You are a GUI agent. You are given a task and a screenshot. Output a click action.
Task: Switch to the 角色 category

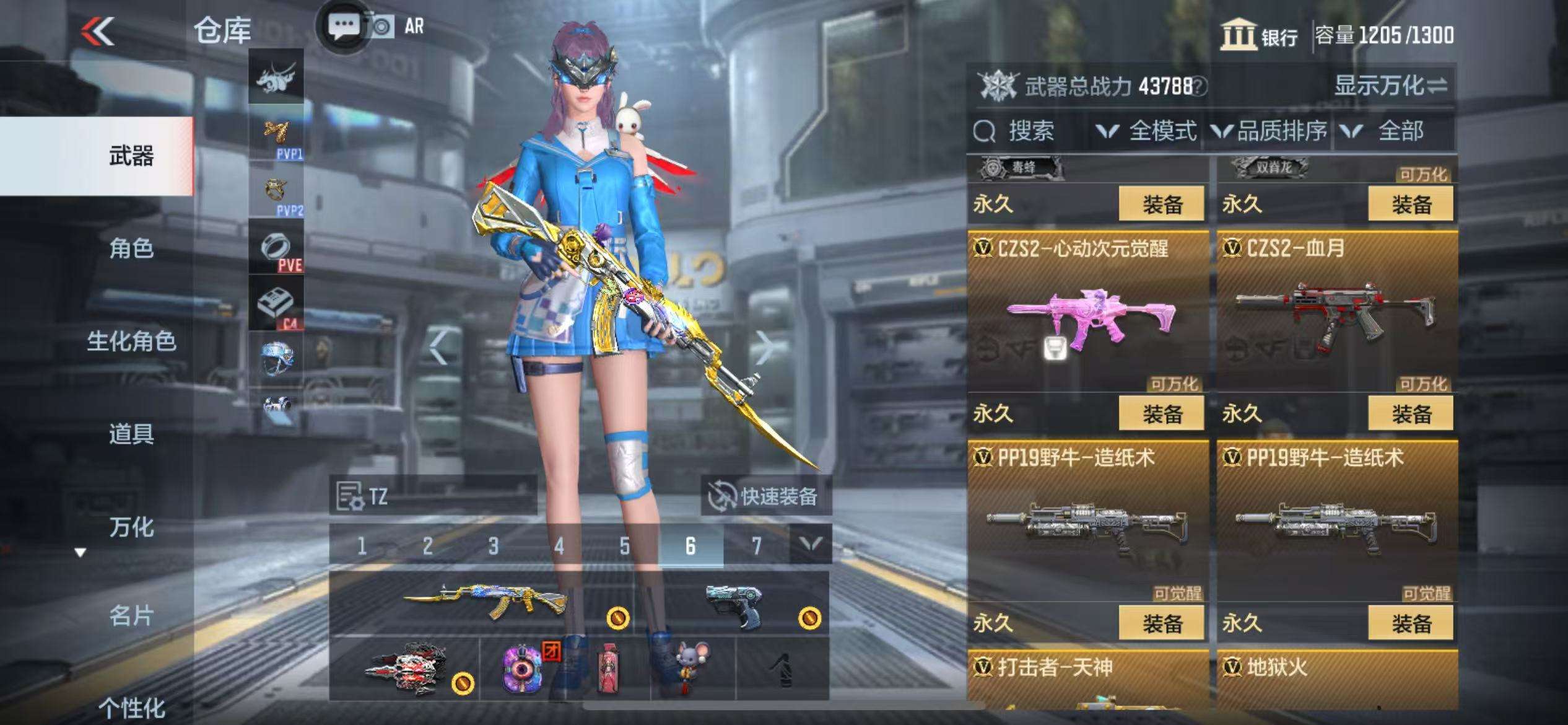(x=131, y=248)
